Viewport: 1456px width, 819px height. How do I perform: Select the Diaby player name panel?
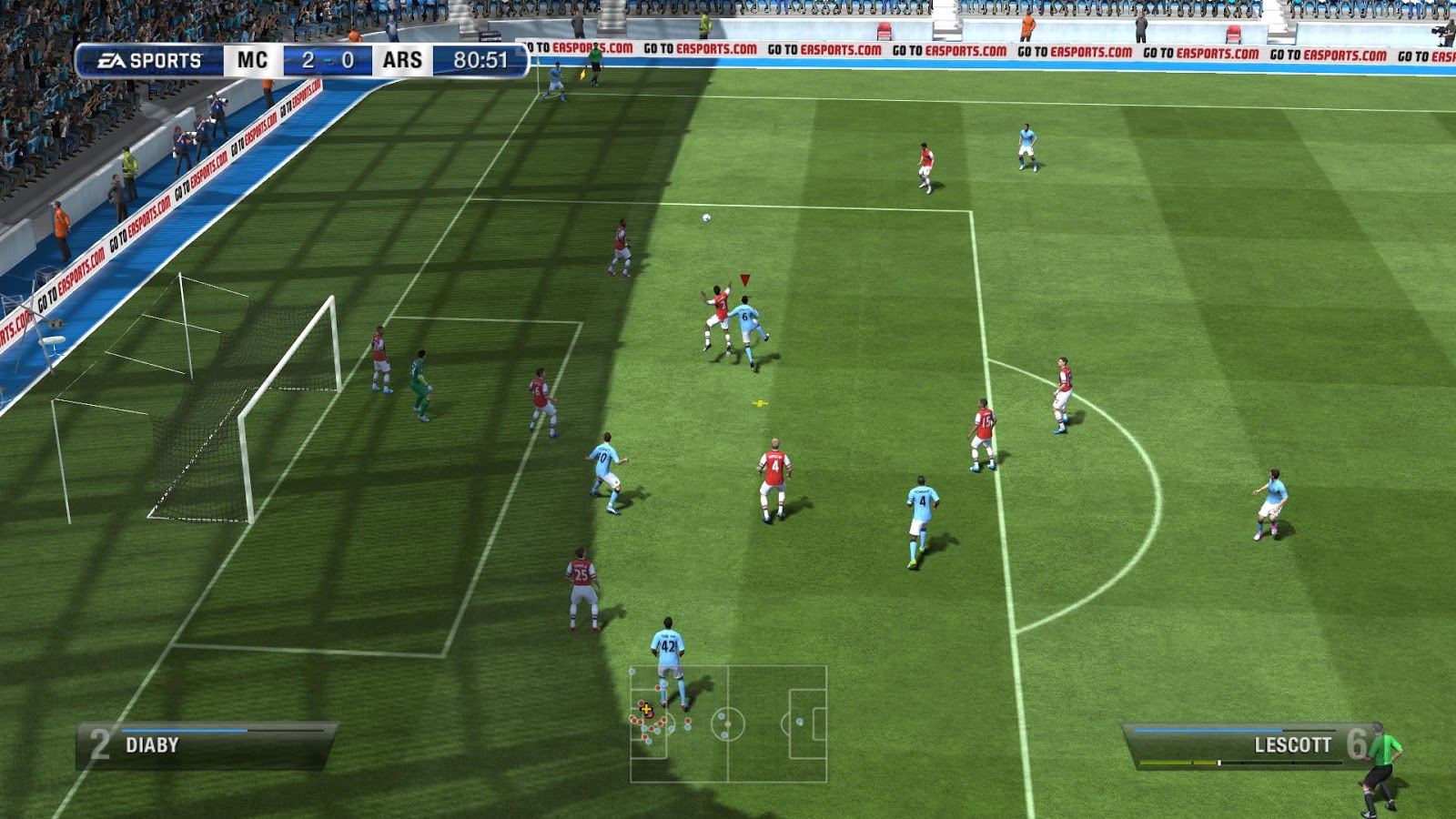pos(207,745)
